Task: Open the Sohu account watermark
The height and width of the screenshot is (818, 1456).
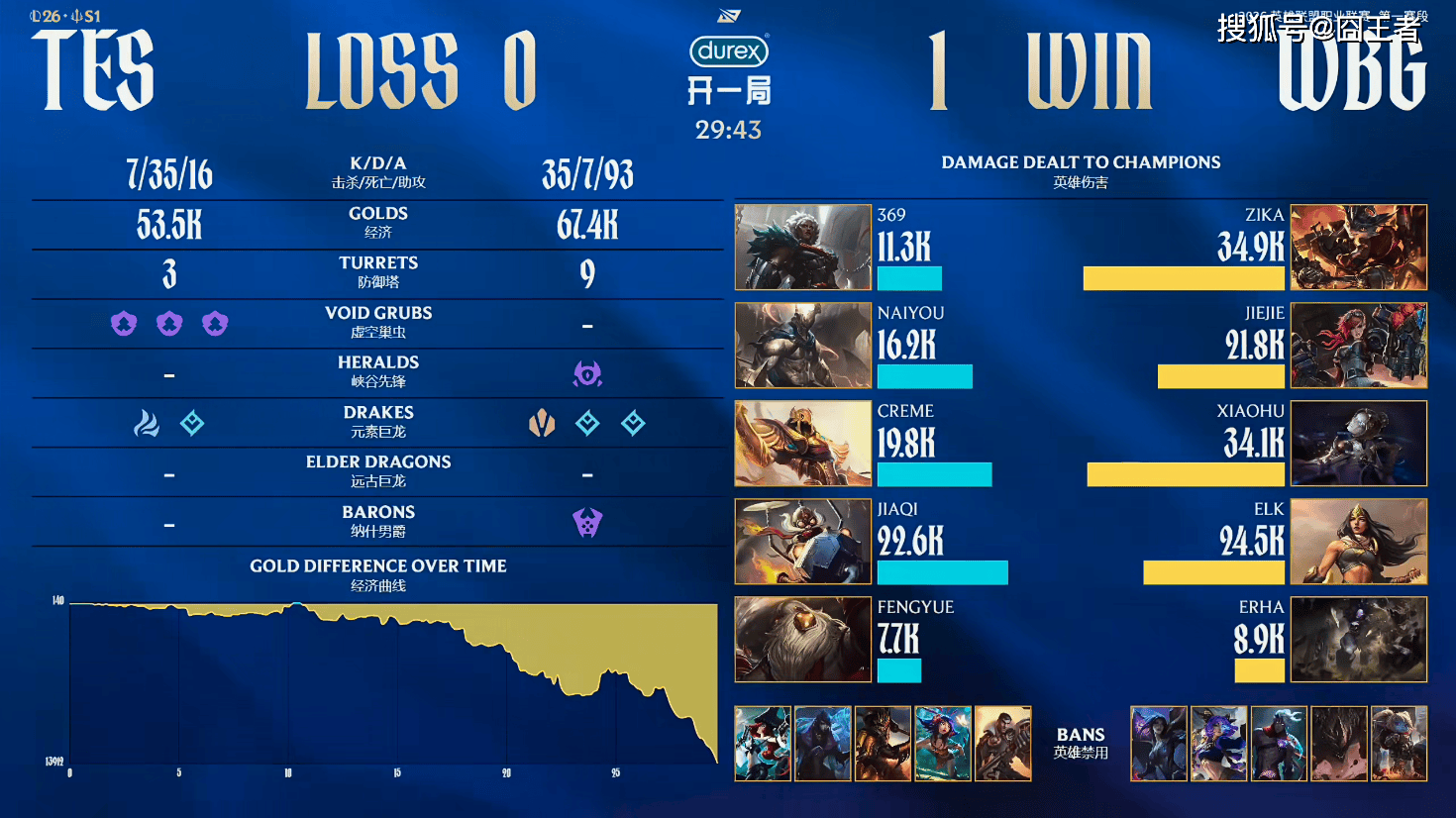Action: [1317, 29]
